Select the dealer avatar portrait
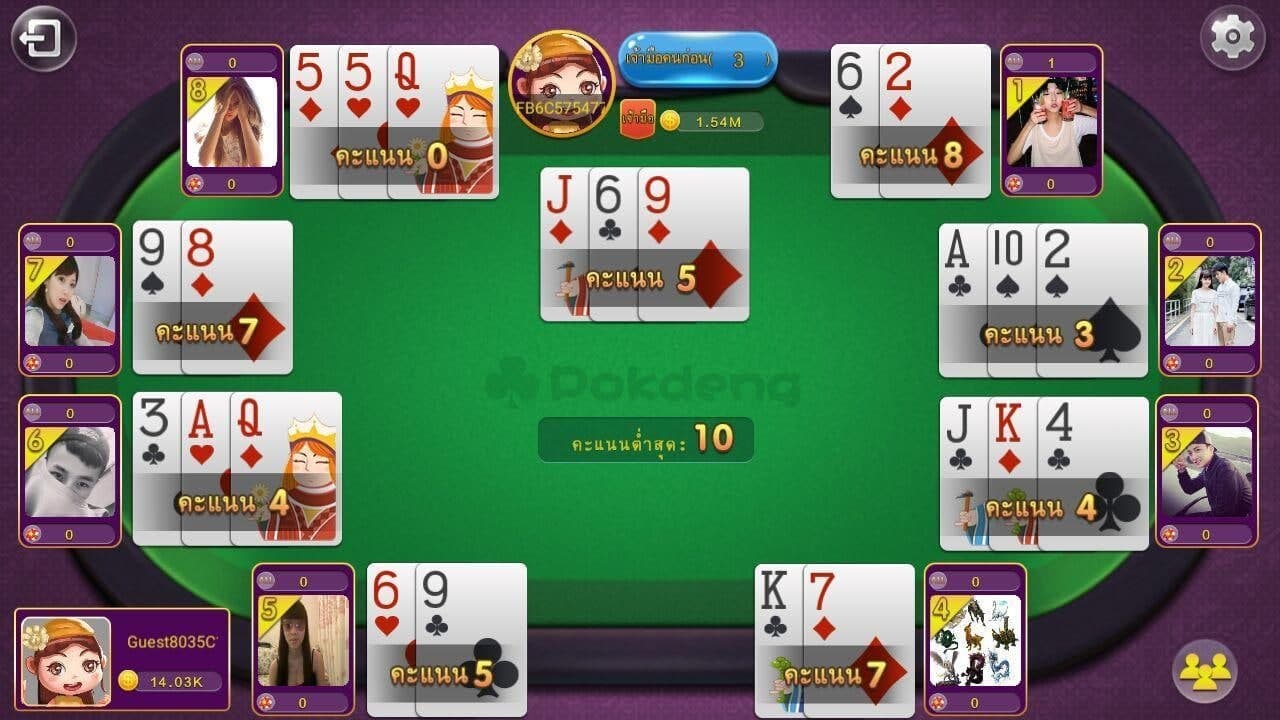The height and width of the screenshot is (720, 1280). click(561, 84)
